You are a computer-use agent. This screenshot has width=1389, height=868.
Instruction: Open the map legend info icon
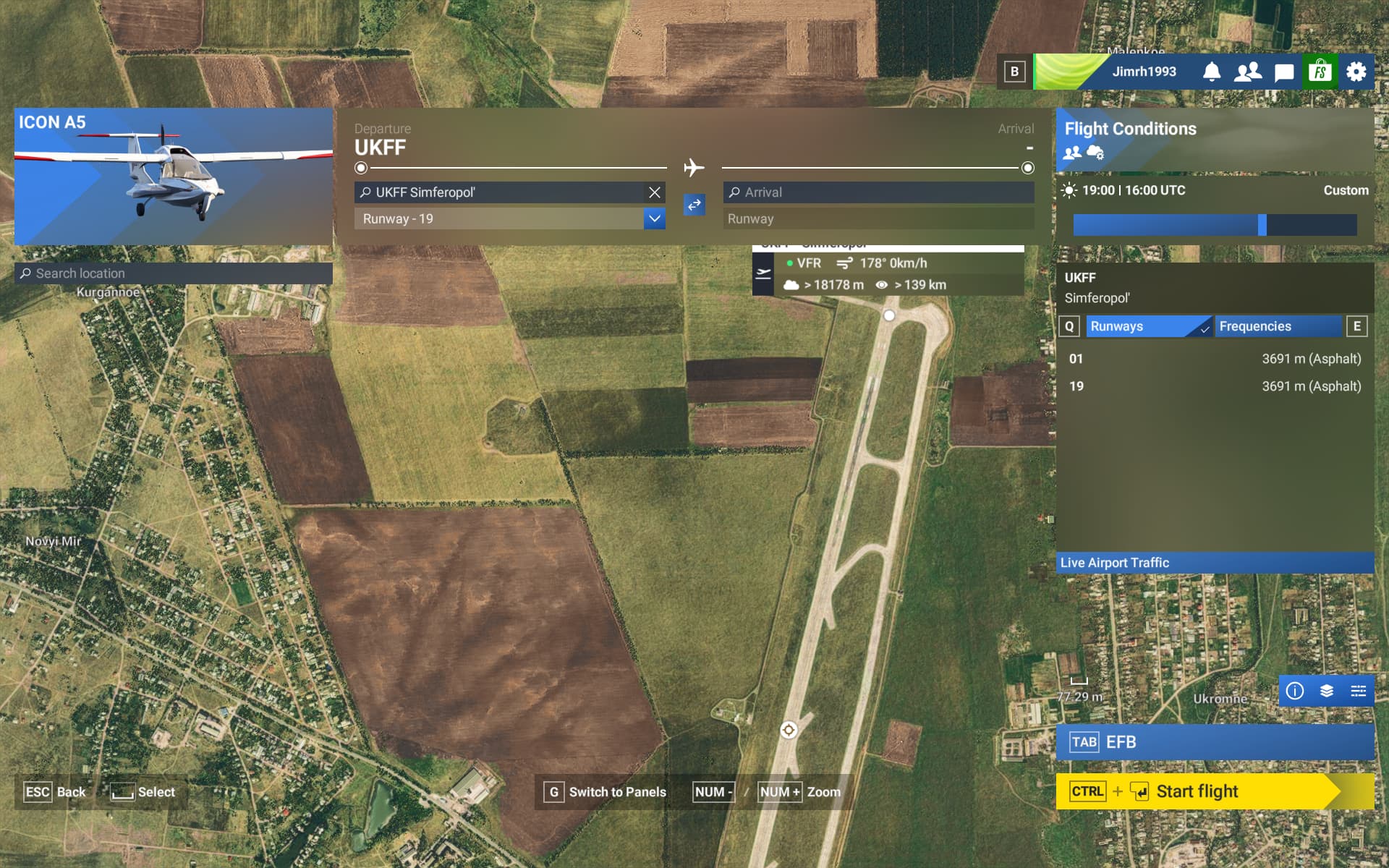[1294, 691]
